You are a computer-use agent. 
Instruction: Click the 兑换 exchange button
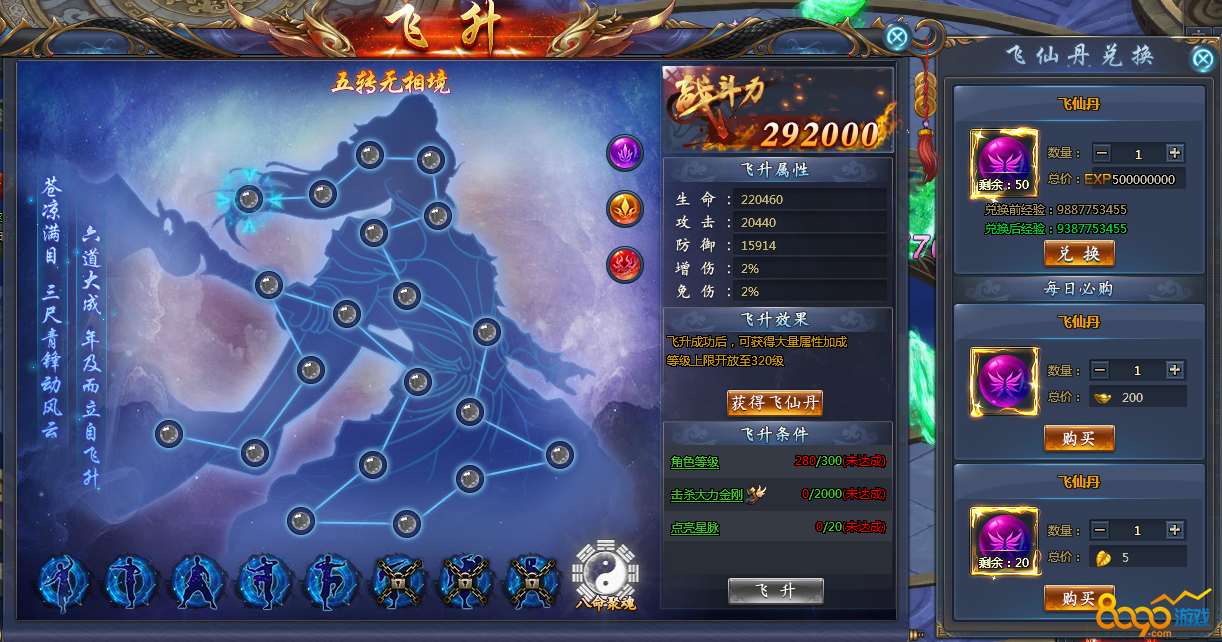tap(1079, 254)
